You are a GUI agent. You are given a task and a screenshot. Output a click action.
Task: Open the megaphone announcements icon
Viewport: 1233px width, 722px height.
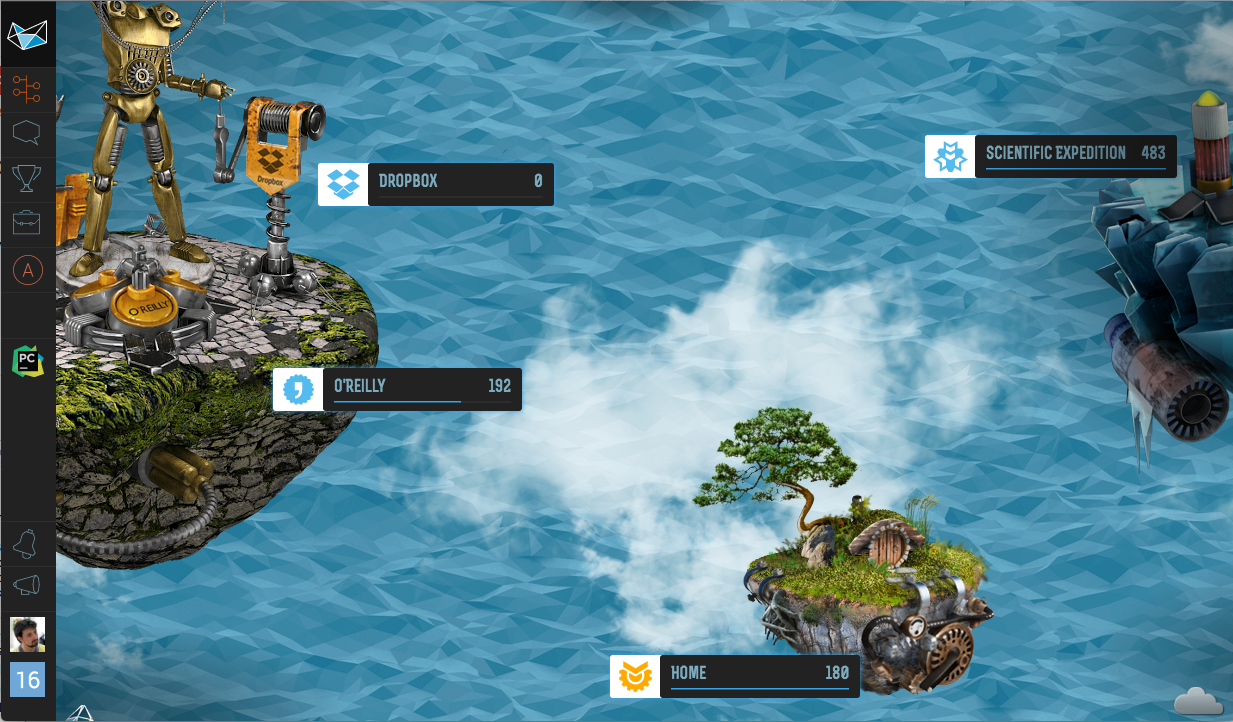tap(27, 586)
